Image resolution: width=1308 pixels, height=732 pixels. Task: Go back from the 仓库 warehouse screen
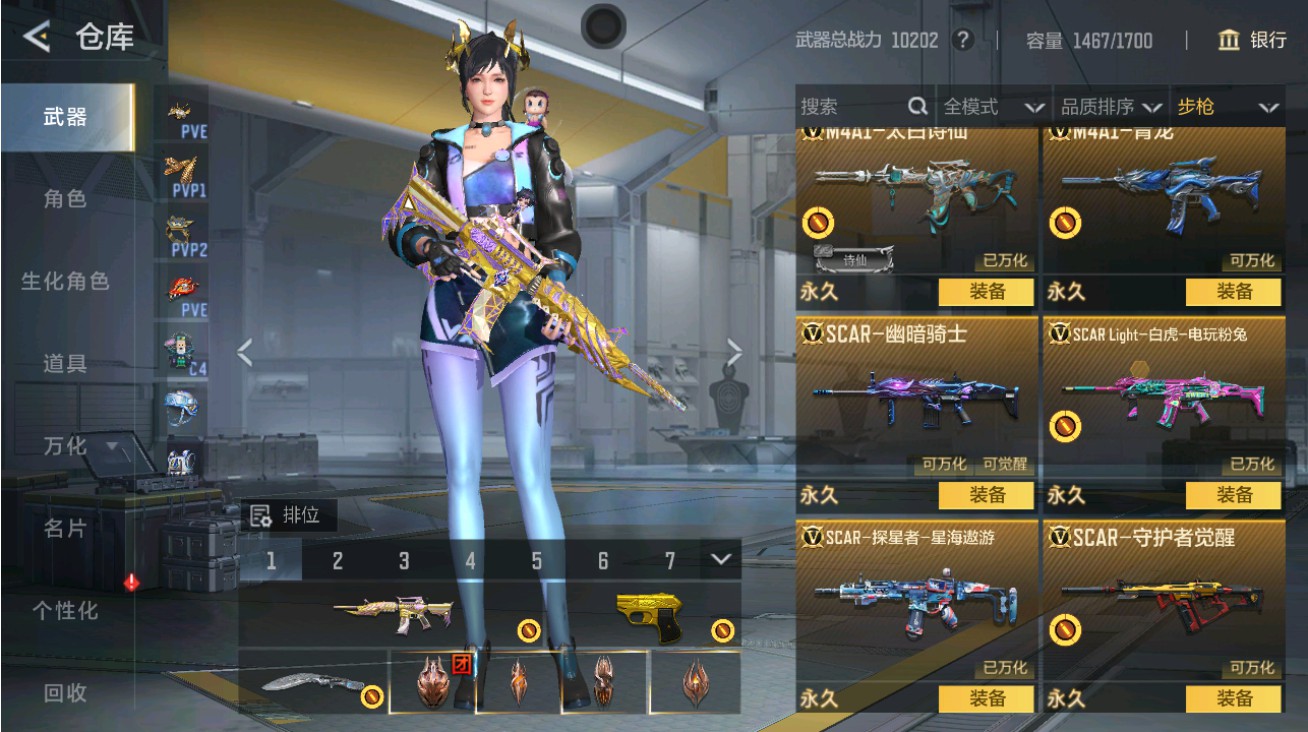(38, 37)
